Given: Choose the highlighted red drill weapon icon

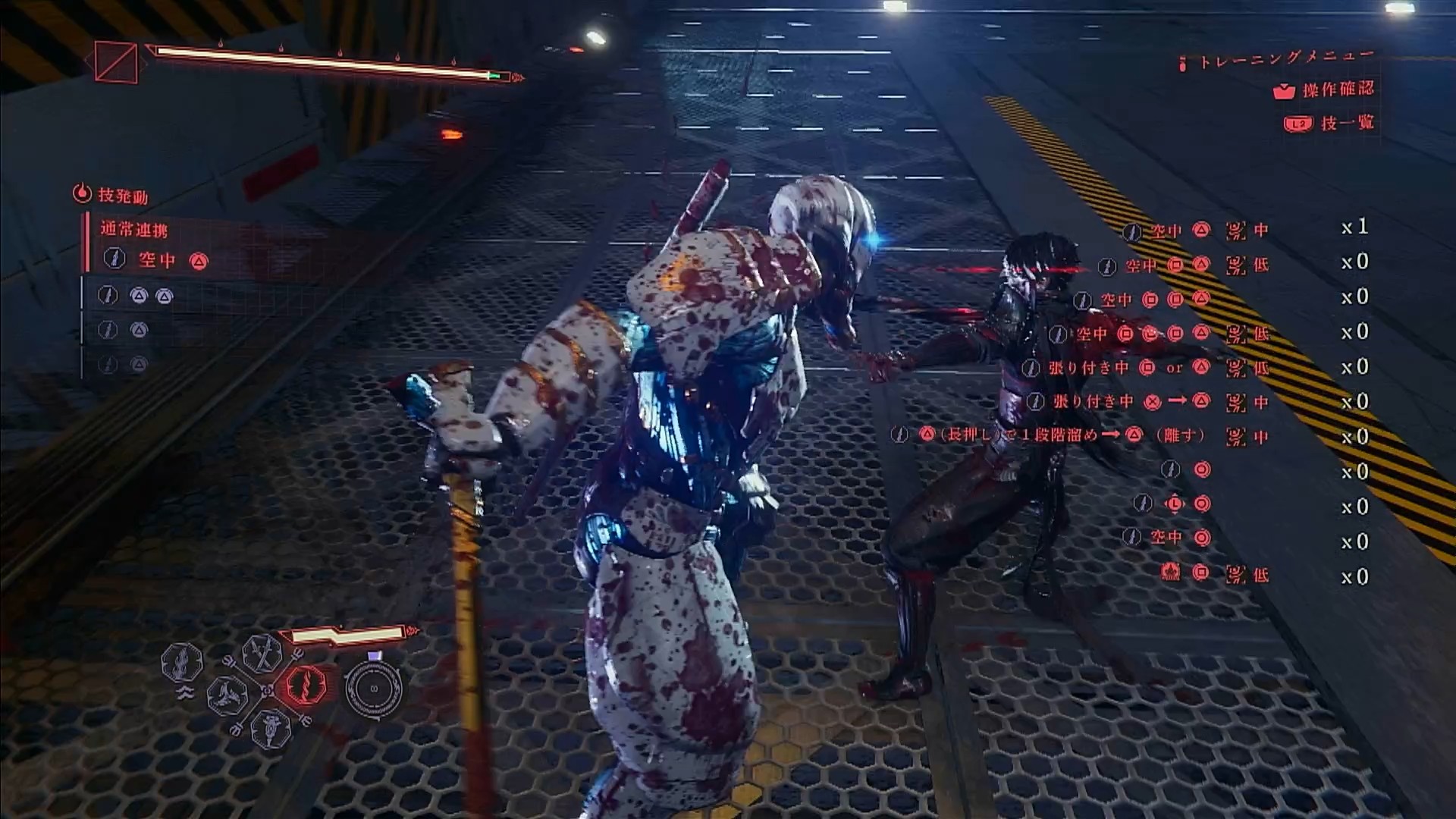Looking at the screenshot, I should pyautogui.click(x=306, y=685).
